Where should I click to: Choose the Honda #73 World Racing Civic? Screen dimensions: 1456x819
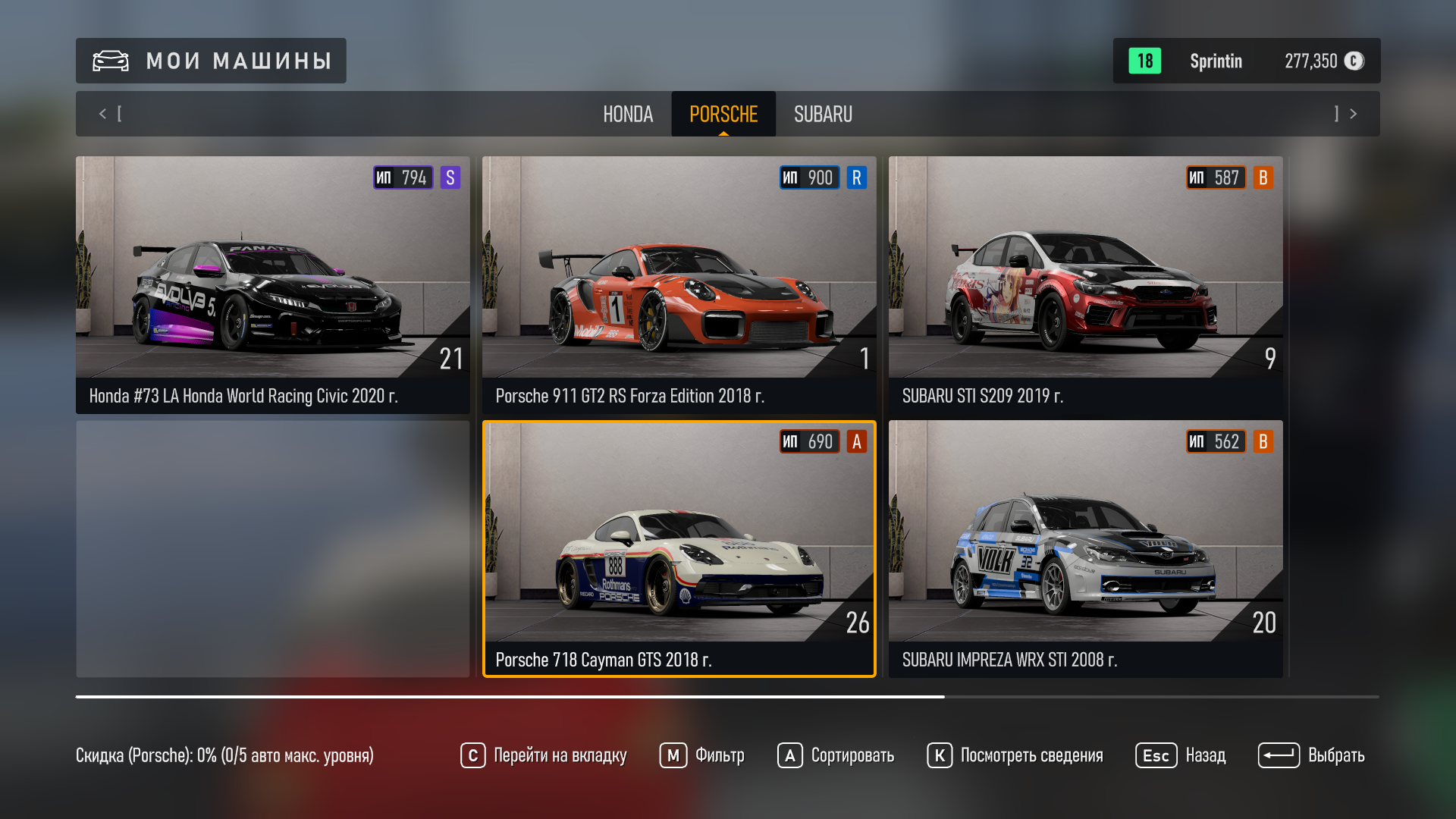pyautogui.click(x=272, y=284)
